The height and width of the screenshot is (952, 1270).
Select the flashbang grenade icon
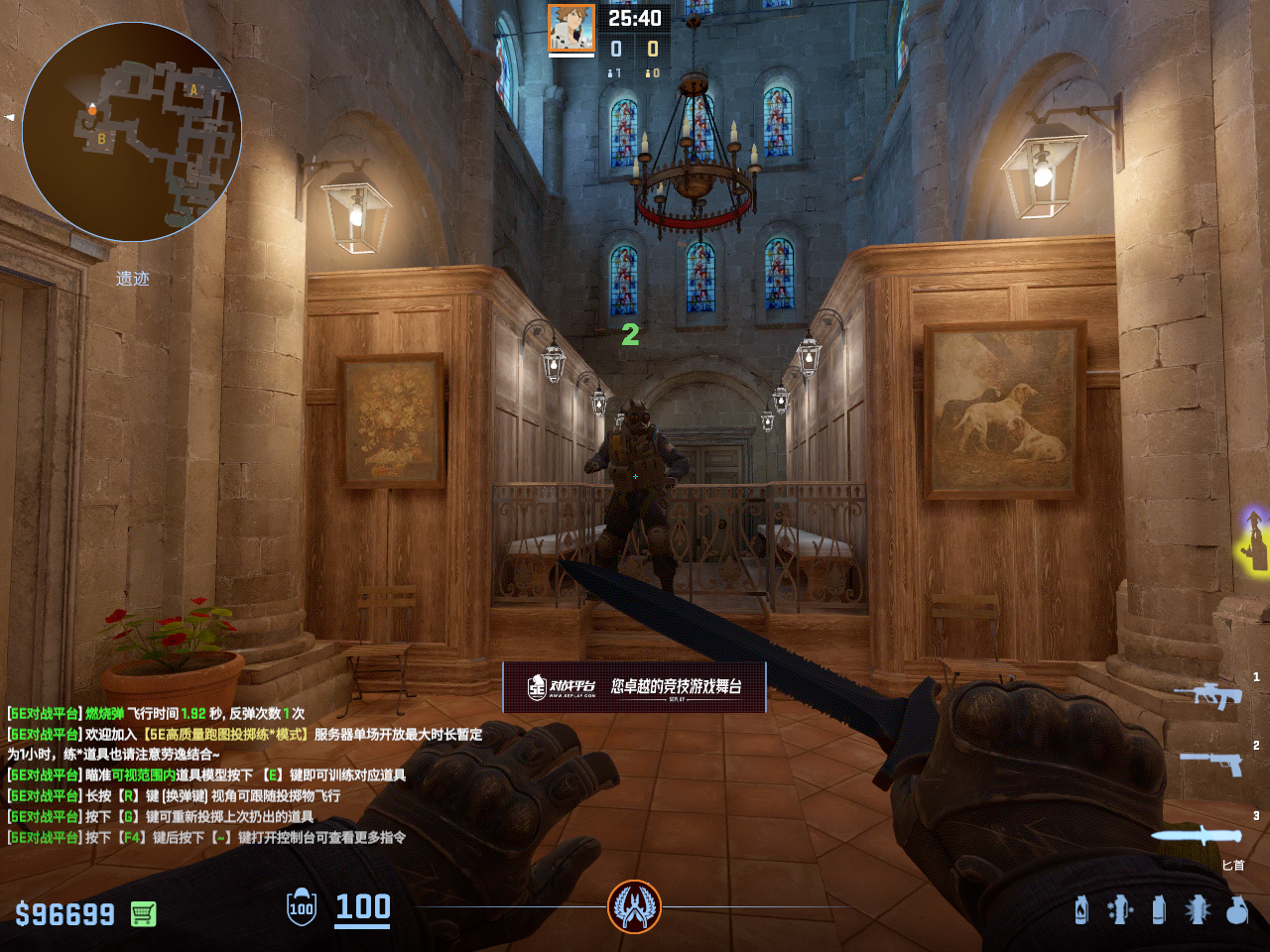coord(1198,909)
